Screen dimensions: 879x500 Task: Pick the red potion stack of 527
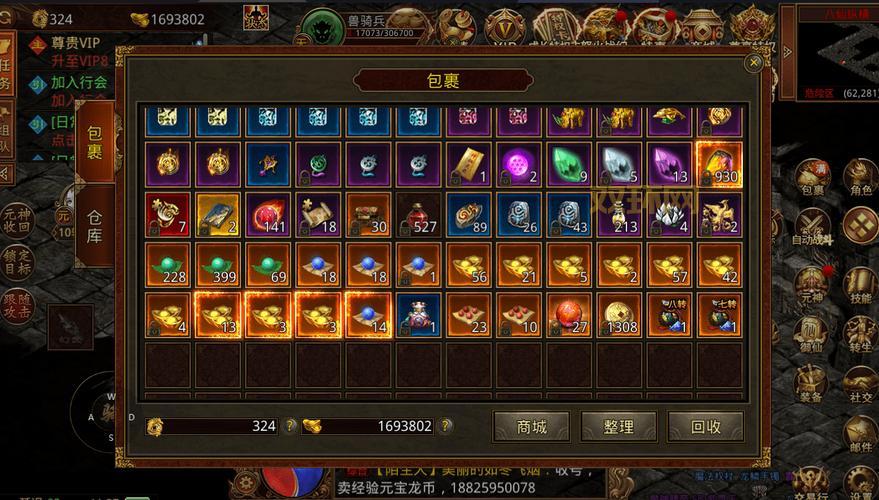click(x=419, y=214)
